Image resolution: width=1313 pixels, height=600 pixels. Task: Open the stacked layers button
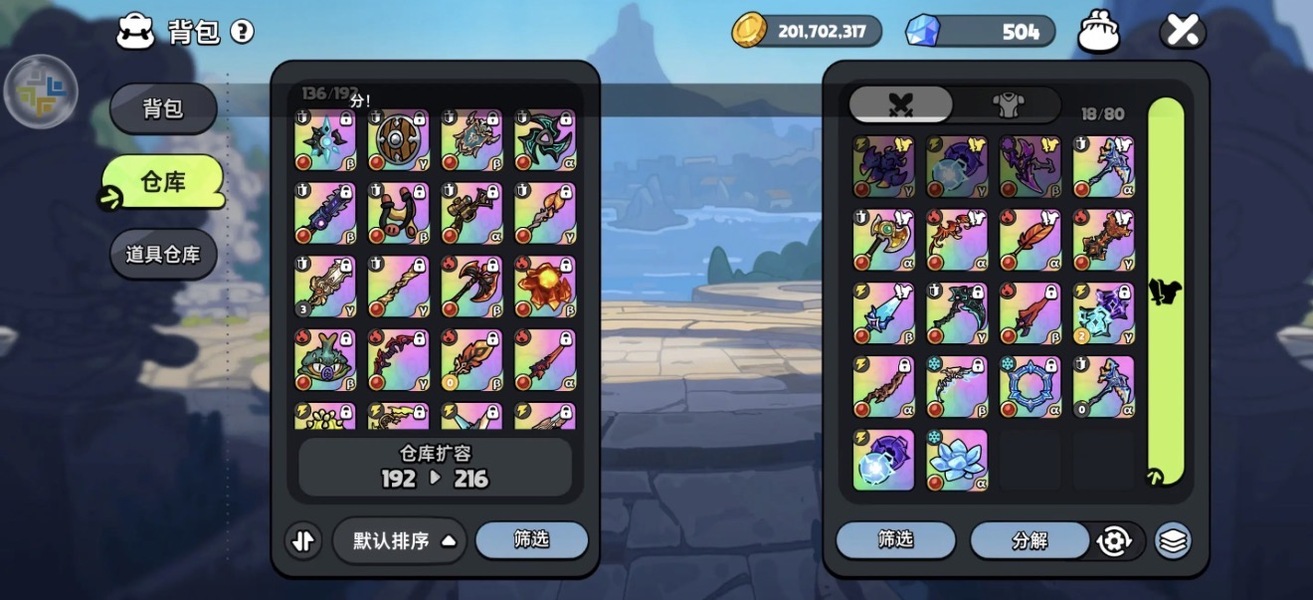(1172, 541)
